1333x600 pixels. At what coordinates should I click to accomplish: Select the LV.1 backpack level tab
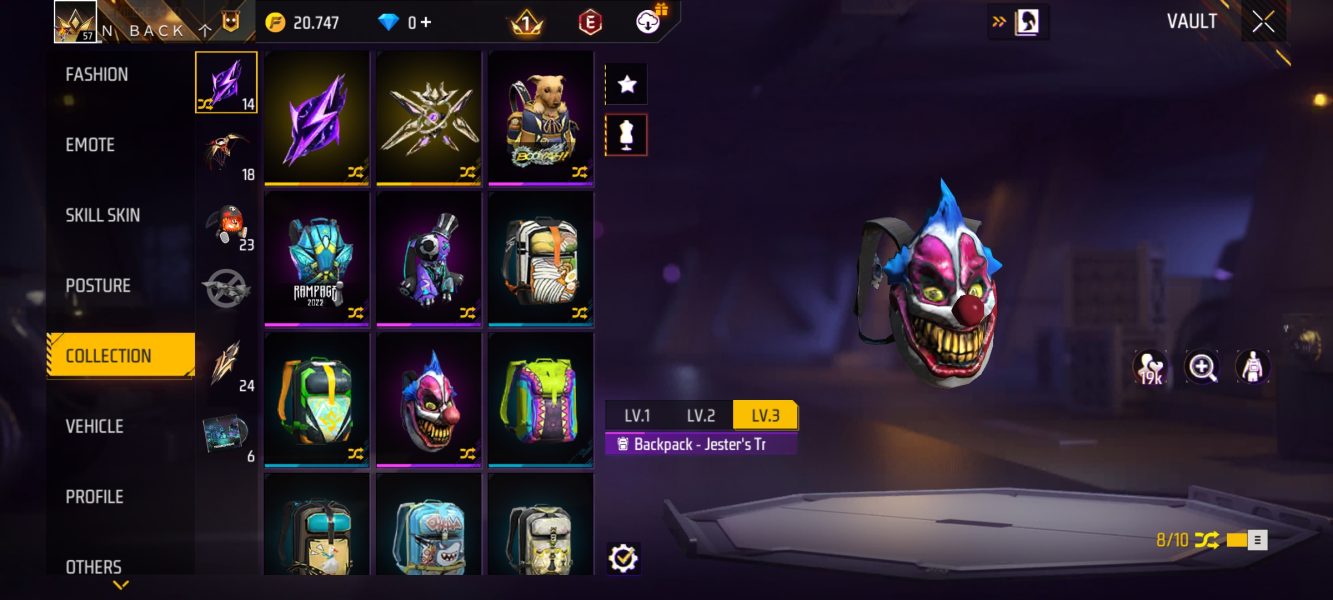(637, 416)
